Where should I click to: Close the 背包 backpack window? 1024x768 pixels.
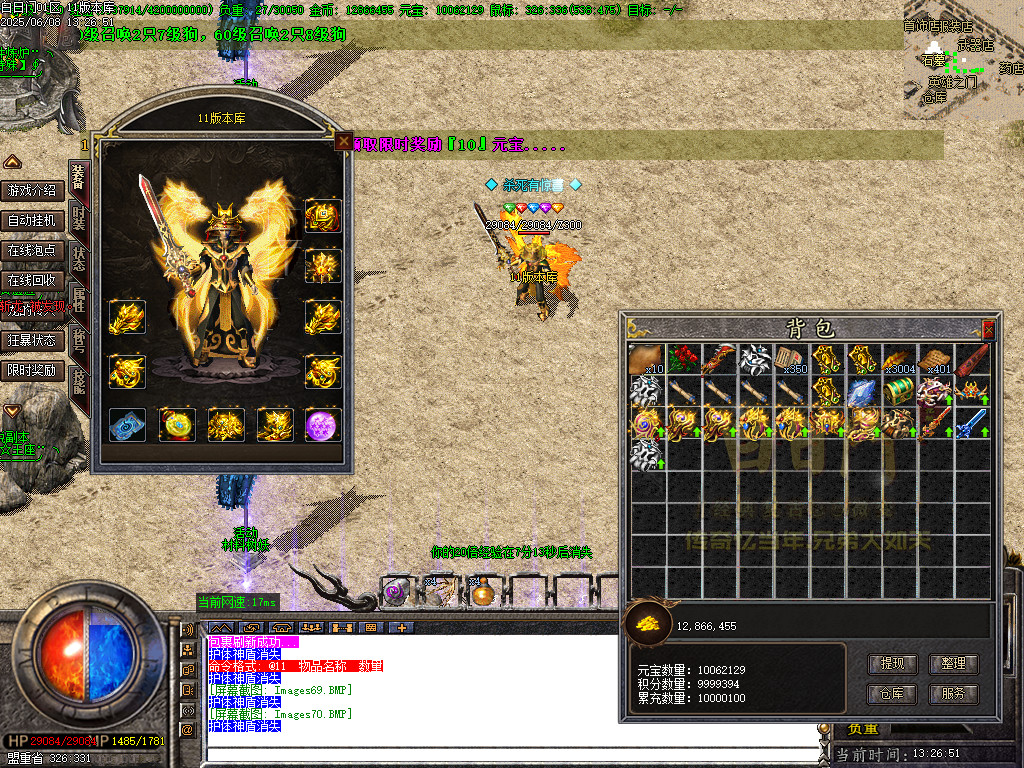click(x=989, y=329)
